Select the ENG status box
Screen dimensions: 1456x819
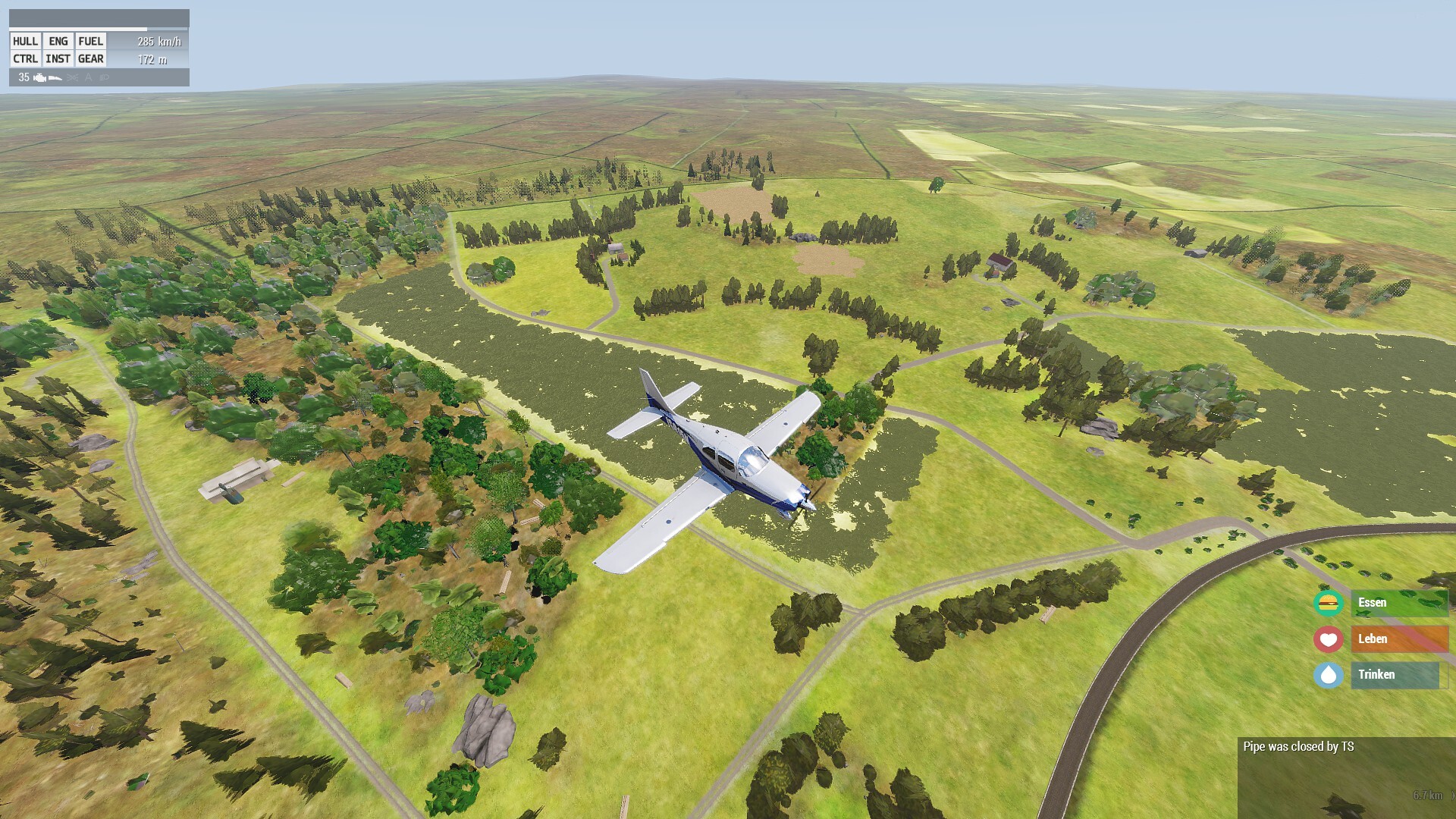58,42
